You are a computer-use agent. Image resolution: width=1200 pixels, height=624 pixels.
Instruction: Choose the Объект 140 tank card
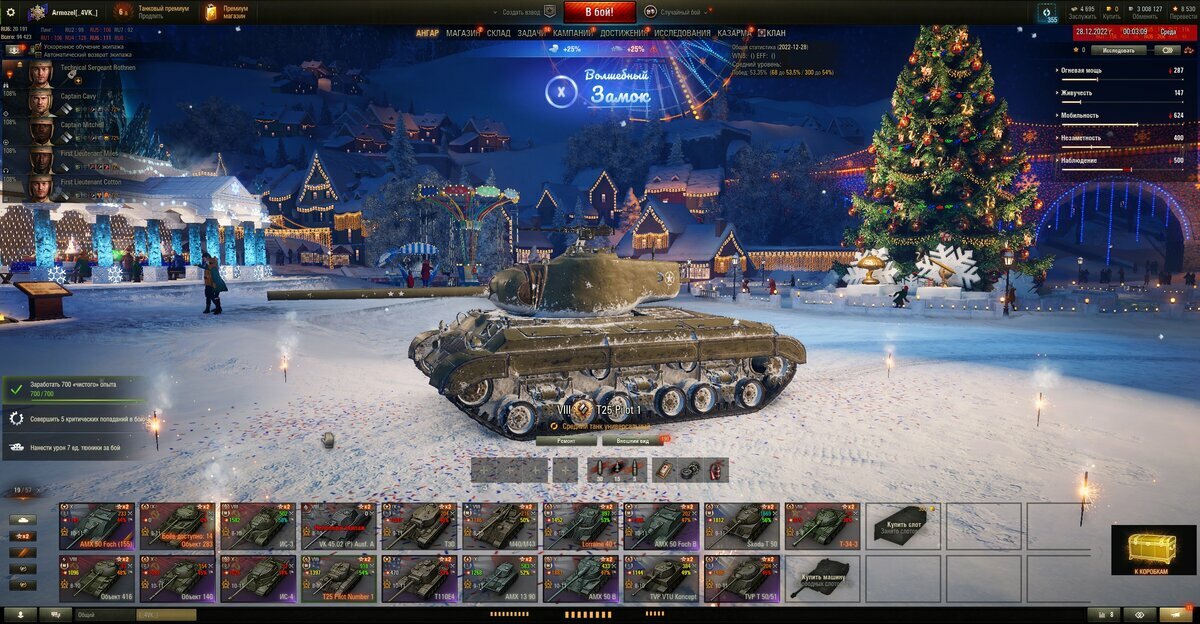(x=178, y=580)
